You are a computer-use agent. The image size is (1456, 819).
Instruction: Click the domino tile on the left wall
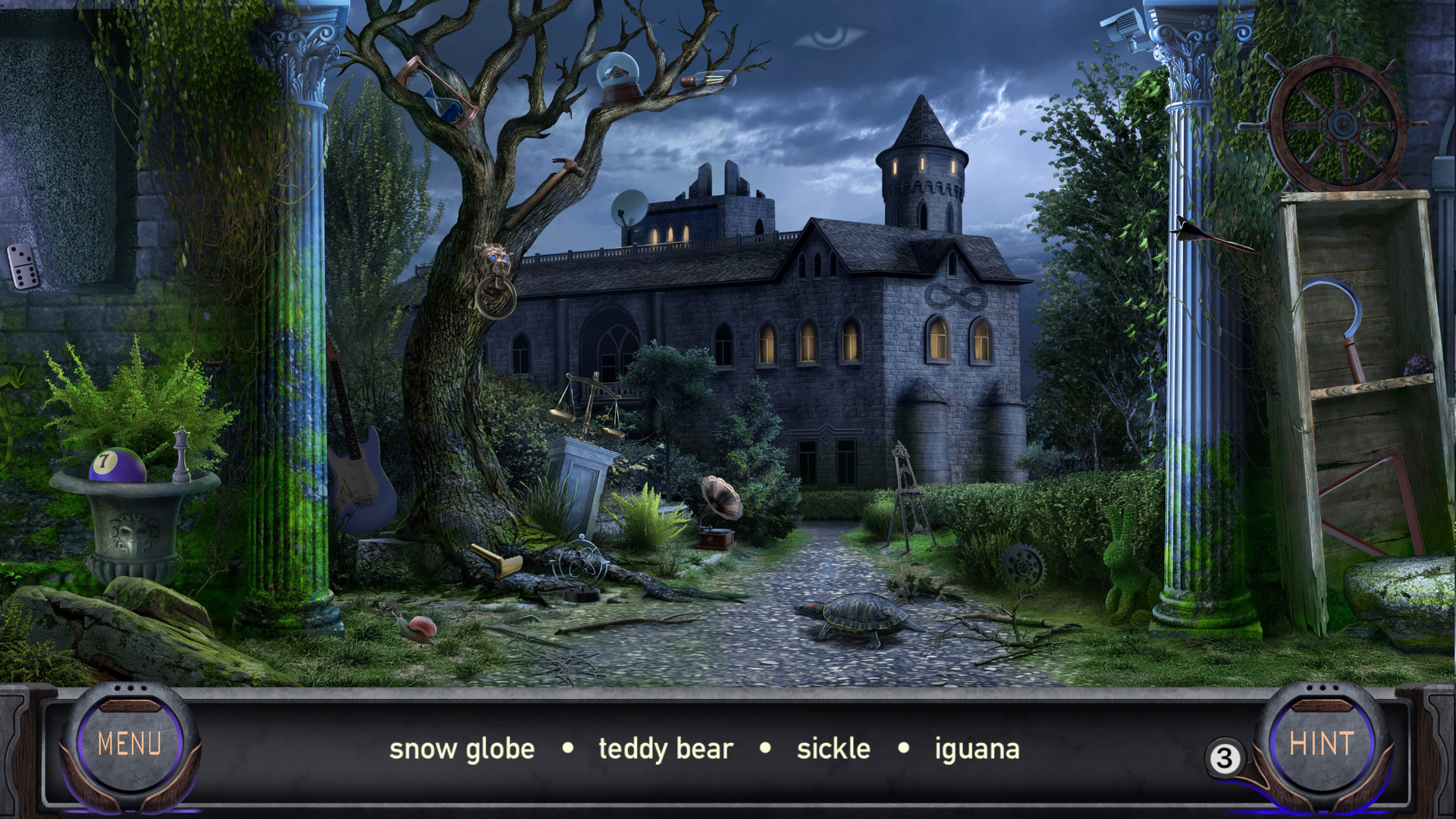23,268
